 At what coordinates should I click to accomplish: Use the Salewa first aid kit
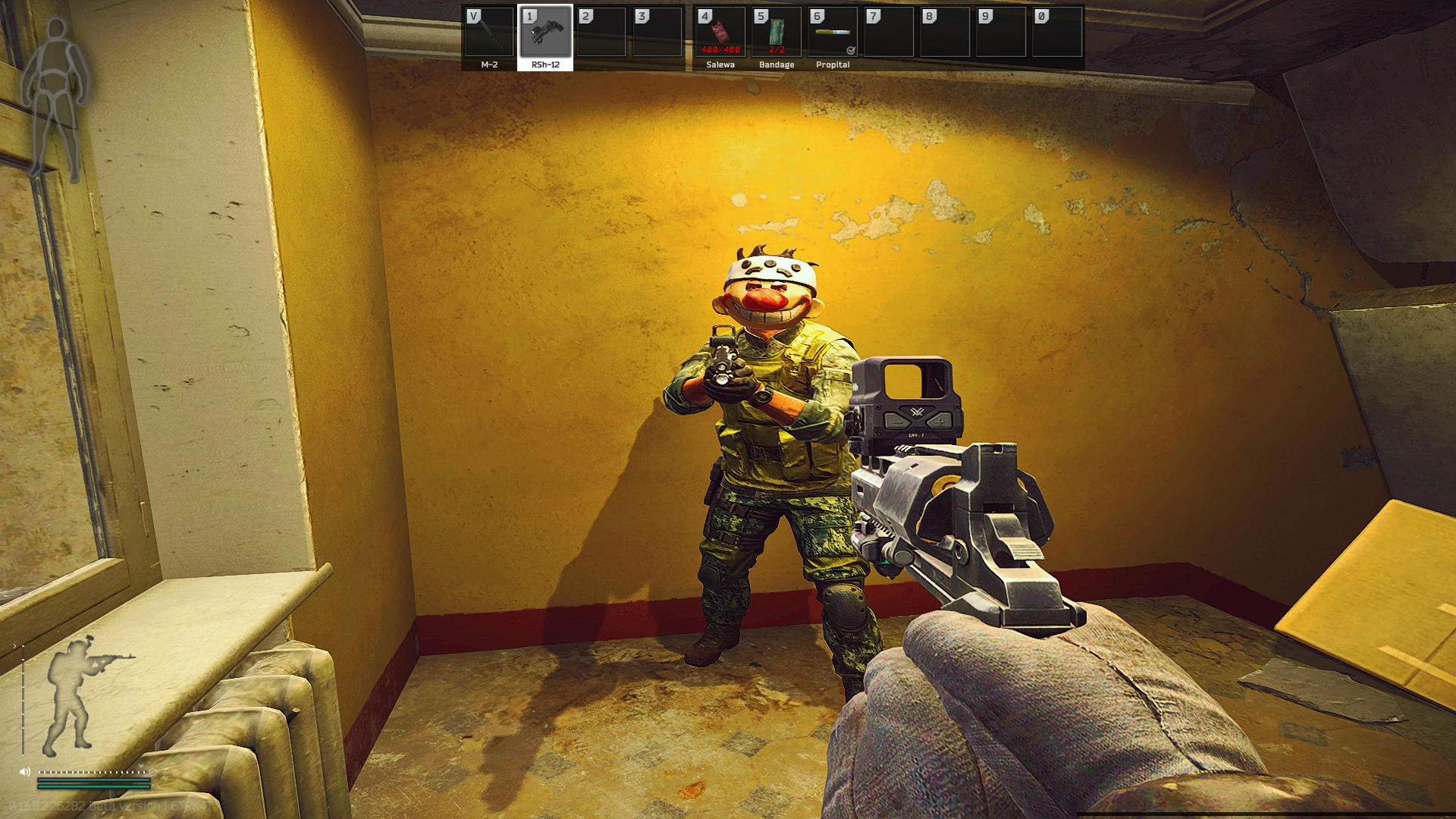tap(720, 36)
